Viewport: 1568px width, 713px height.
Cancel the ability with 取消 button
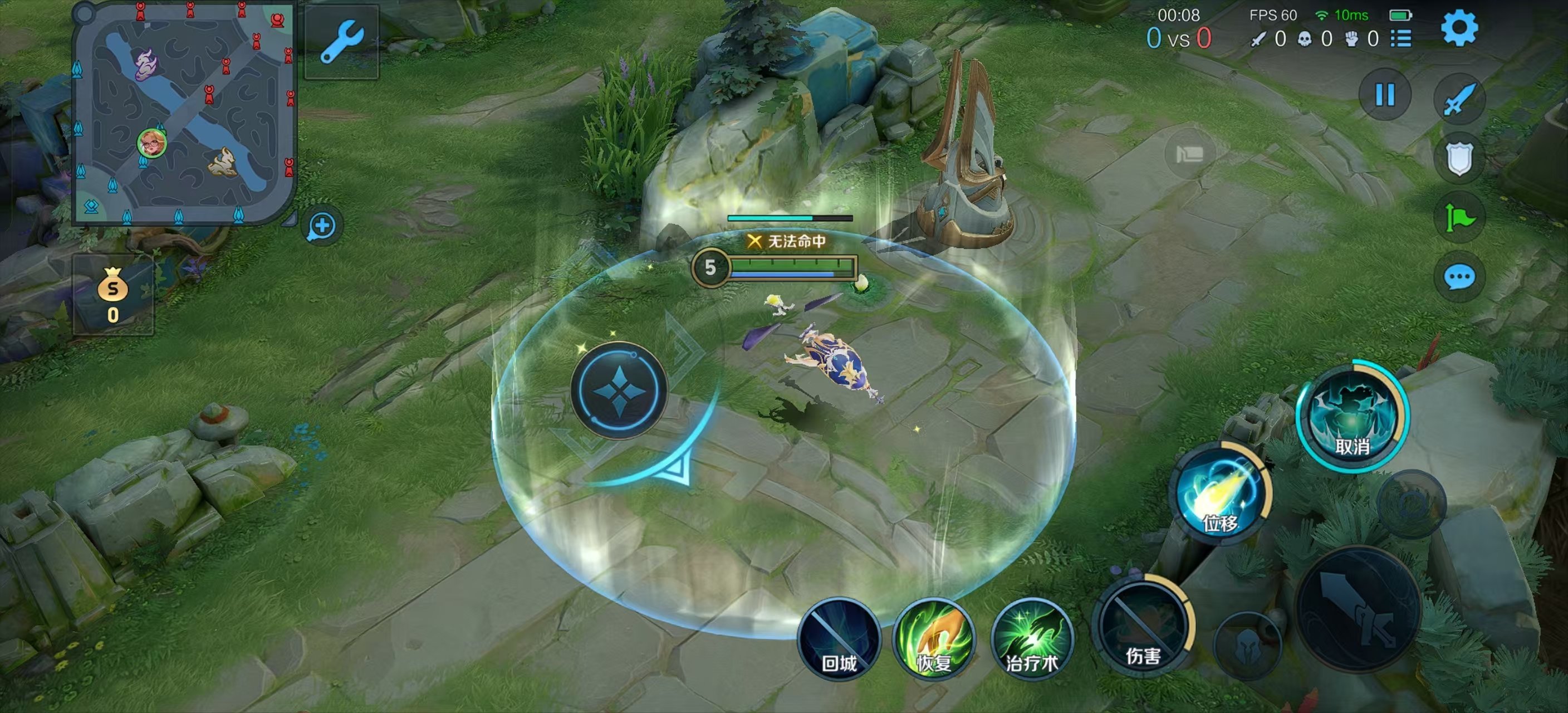pos(1352,418)
